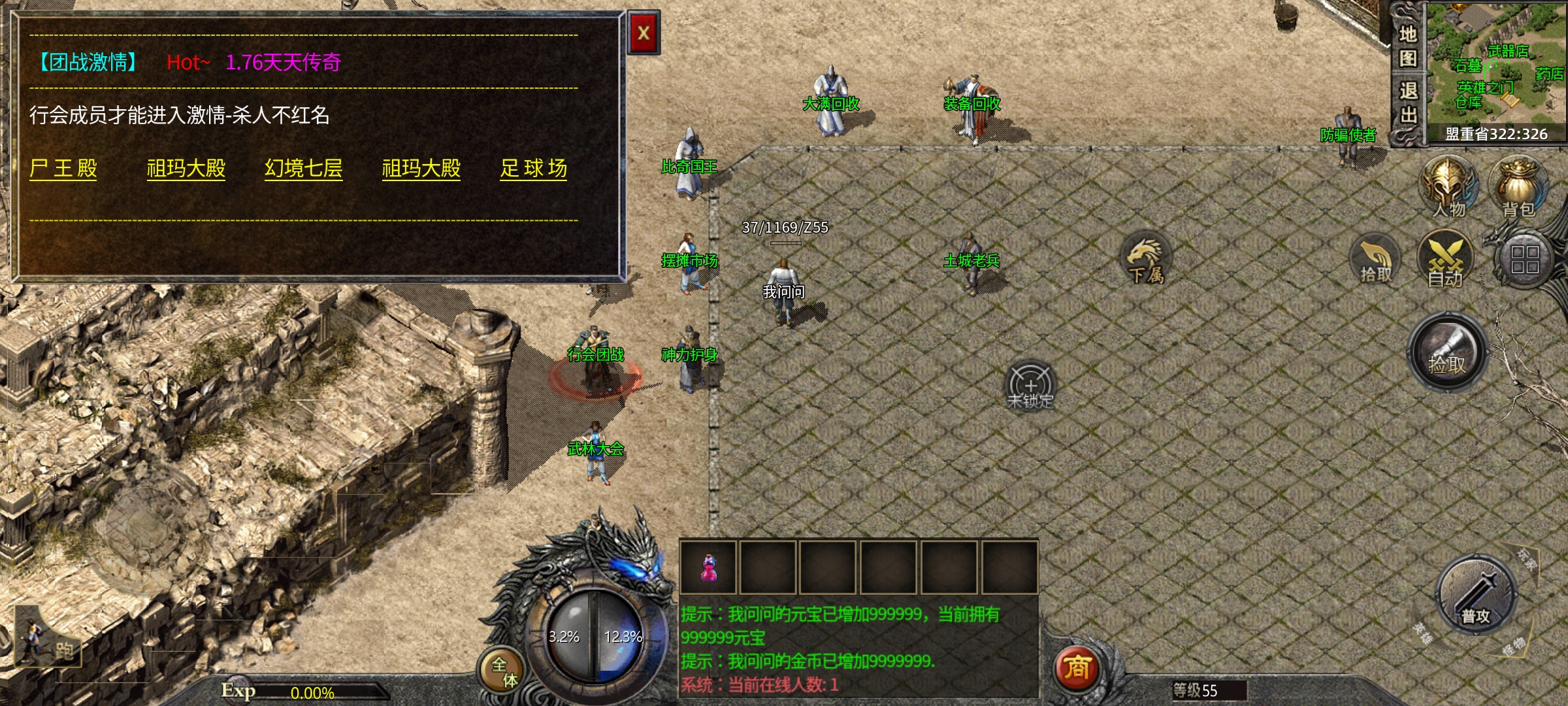This screenshot has width=1568, height=706.
Task: Click the 退出 exit button
Action: point(1408,103)
